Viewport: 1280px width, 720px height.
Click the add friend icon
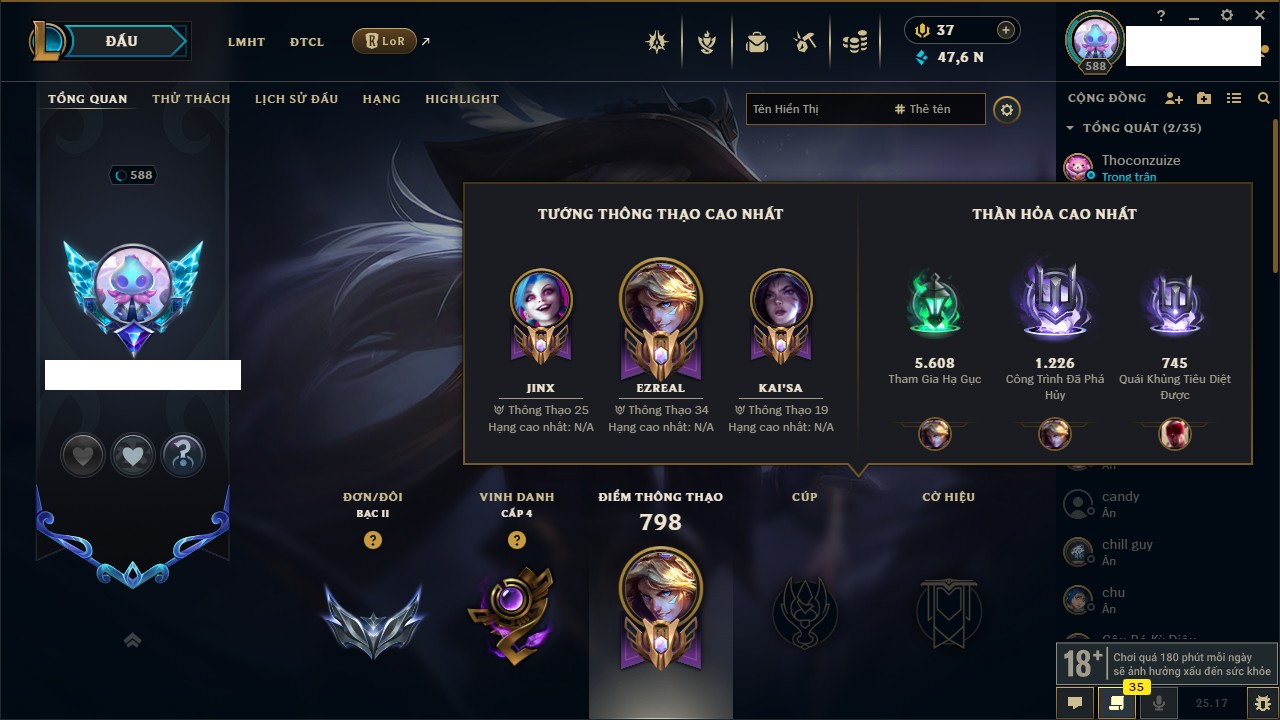[1174, 99]
